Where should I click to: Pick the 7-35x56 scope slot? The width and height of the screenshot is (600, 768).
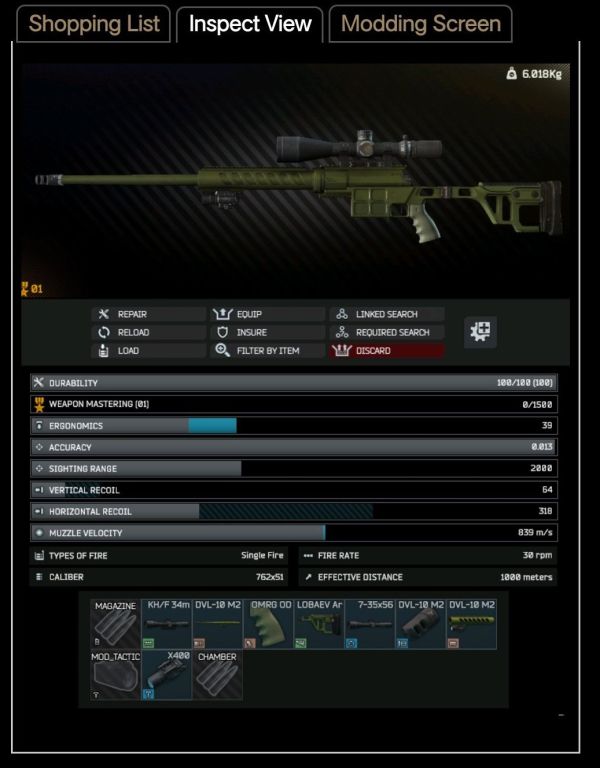370,624
